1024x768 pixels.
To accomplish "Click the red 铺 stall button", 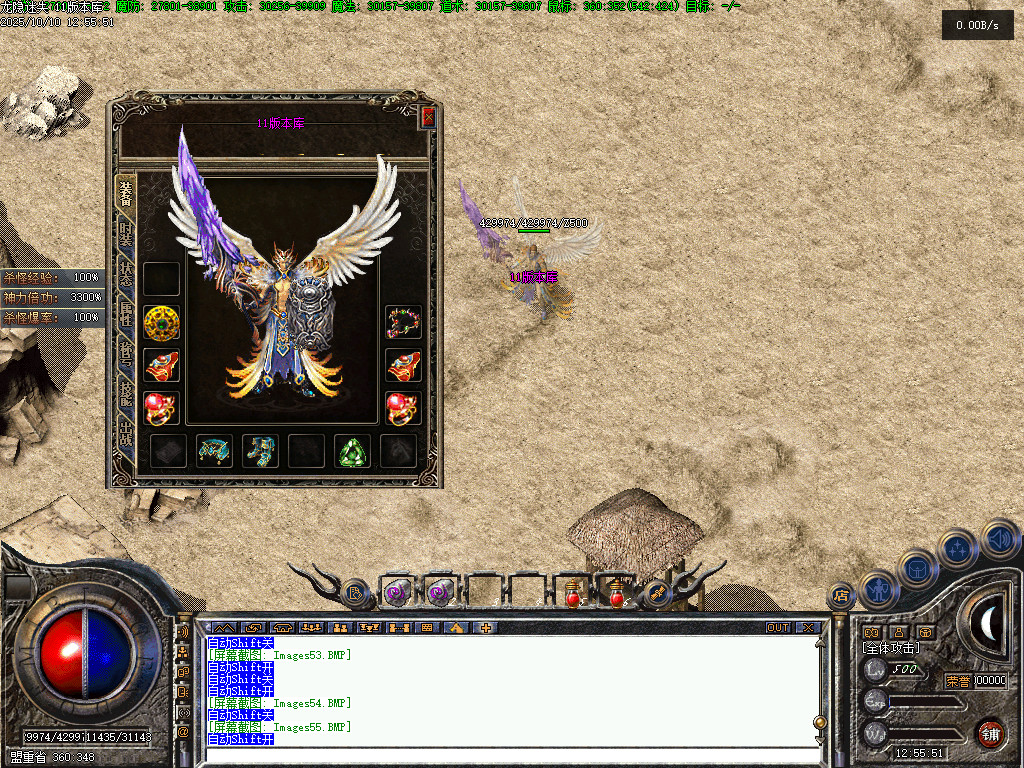I will coord(990,732).
